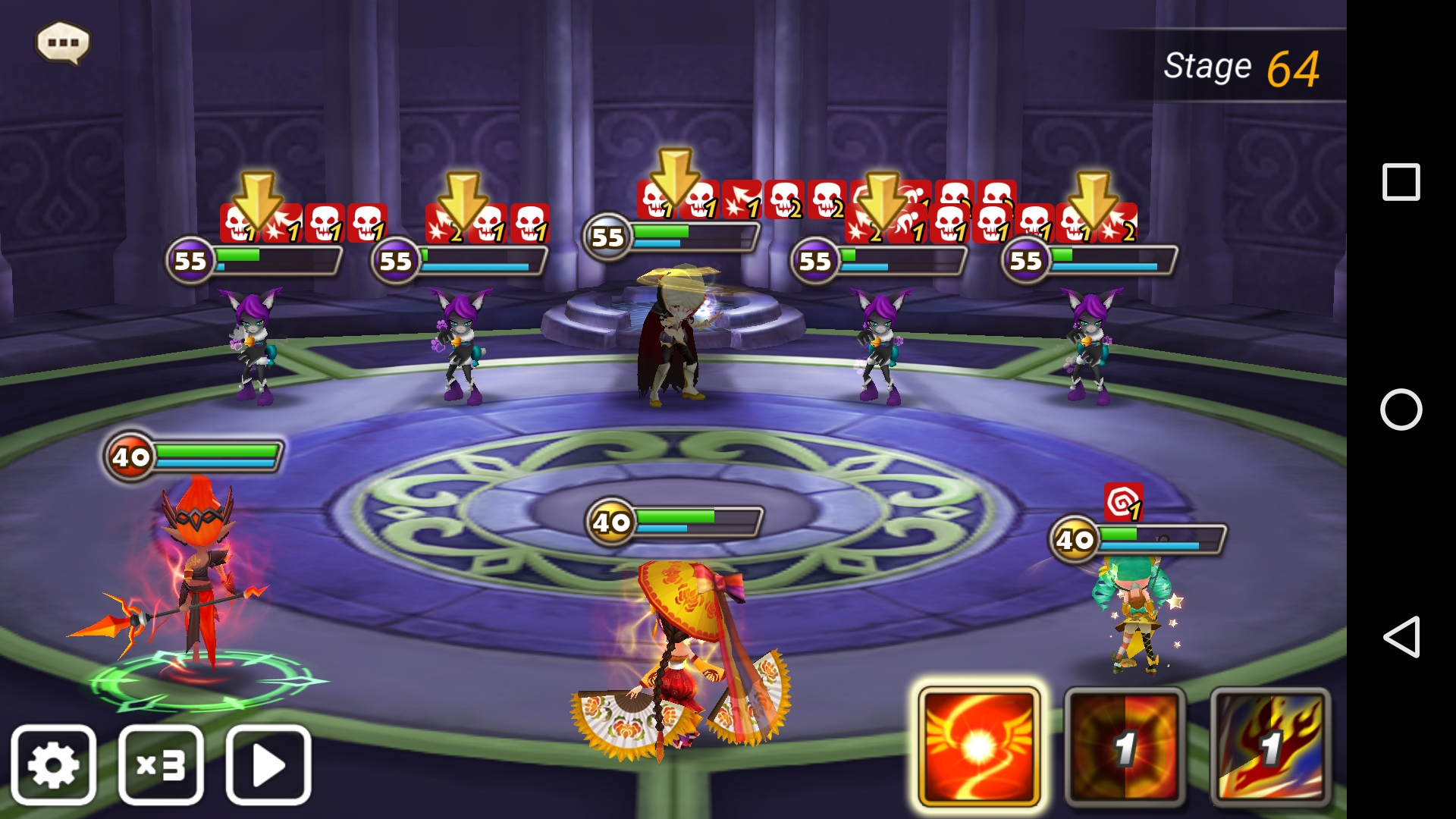
Task: Open the chat speech bubble
Action: 63,42
